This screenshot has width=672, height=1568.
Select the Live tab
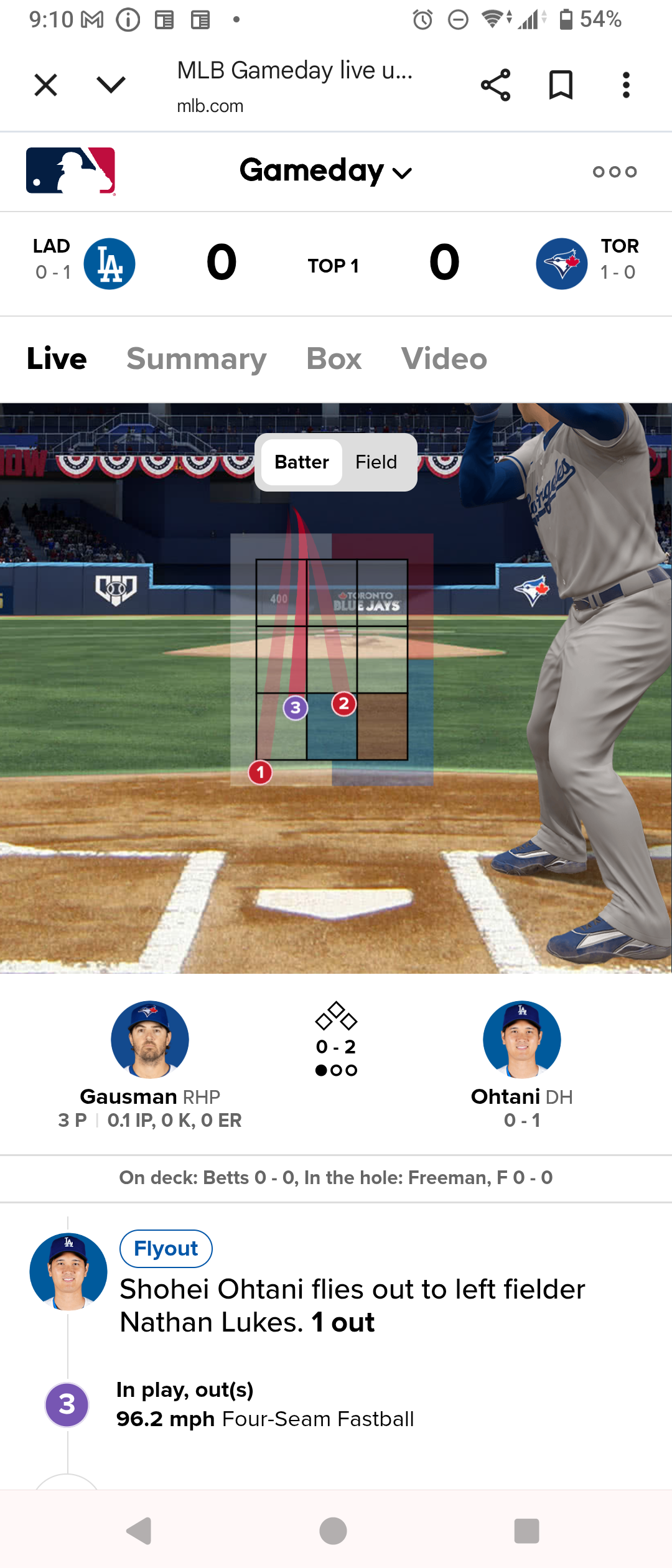(57, 359)
